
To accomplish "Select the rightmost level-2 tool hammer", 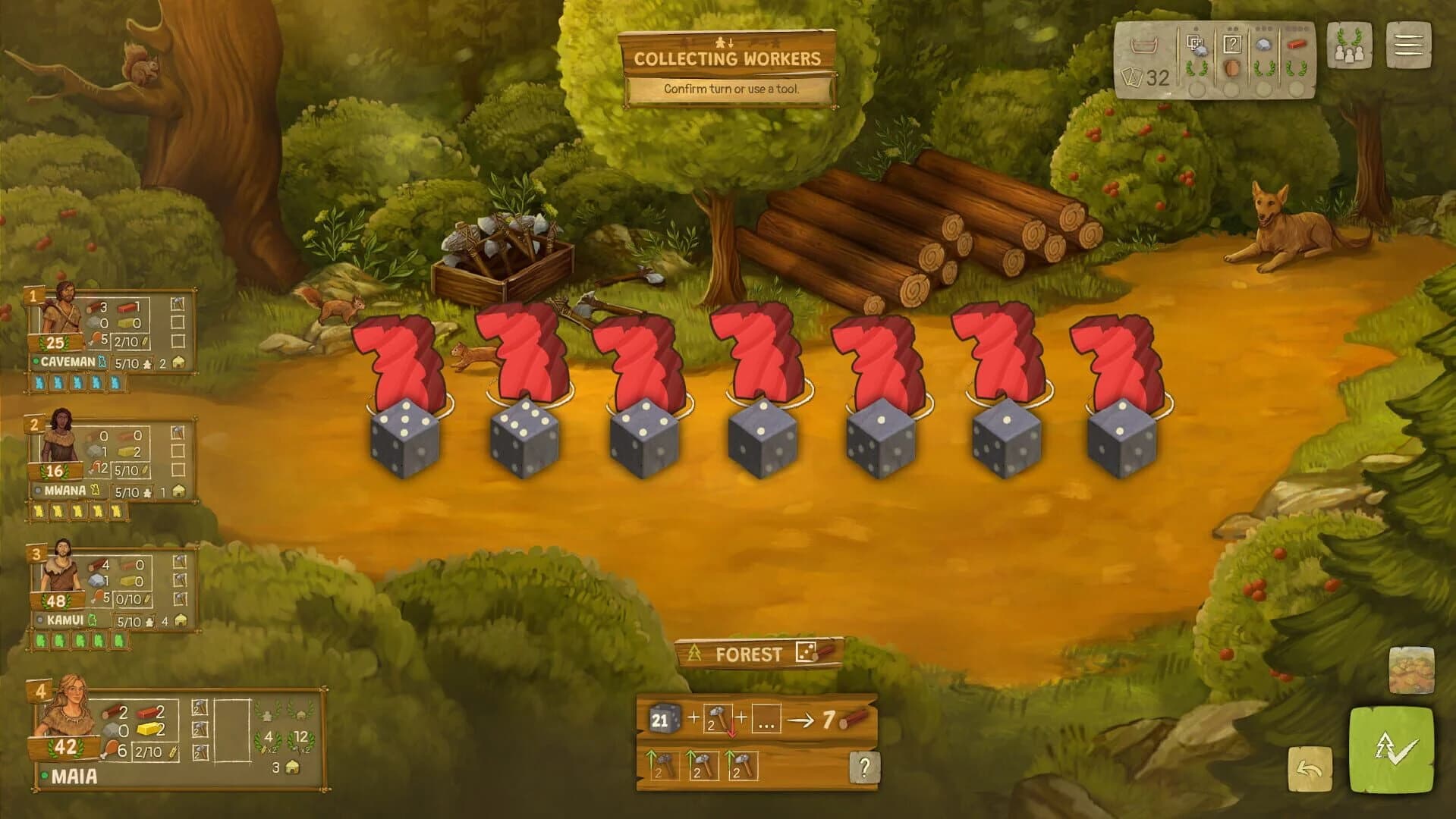I will [743, 764].
